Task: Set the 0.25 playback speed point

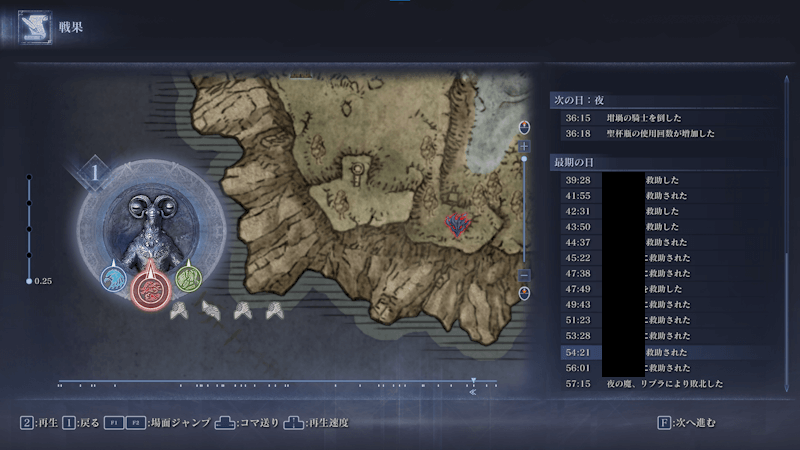Action: pyautogui.click(x=29, y=281)
